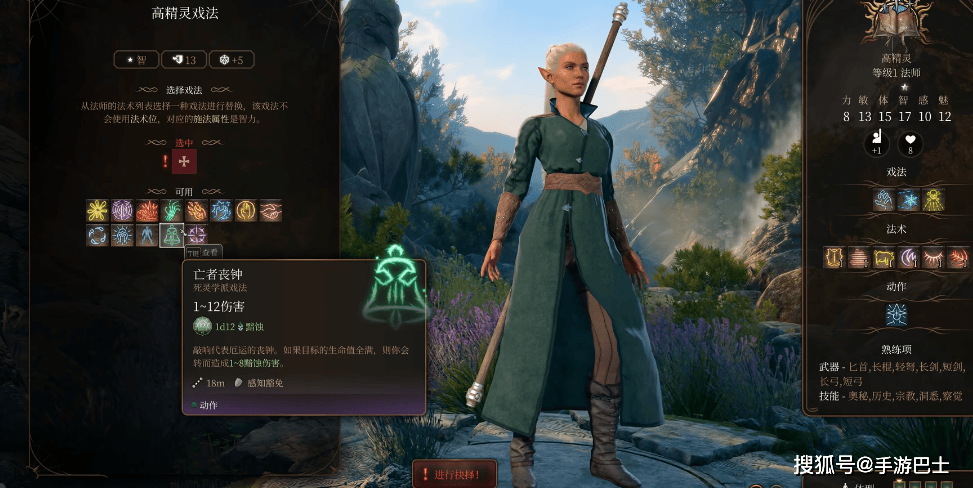View the yellow animal familiar spell icon
The width and height of the screenshot is (973, 488).
[884, 257]
